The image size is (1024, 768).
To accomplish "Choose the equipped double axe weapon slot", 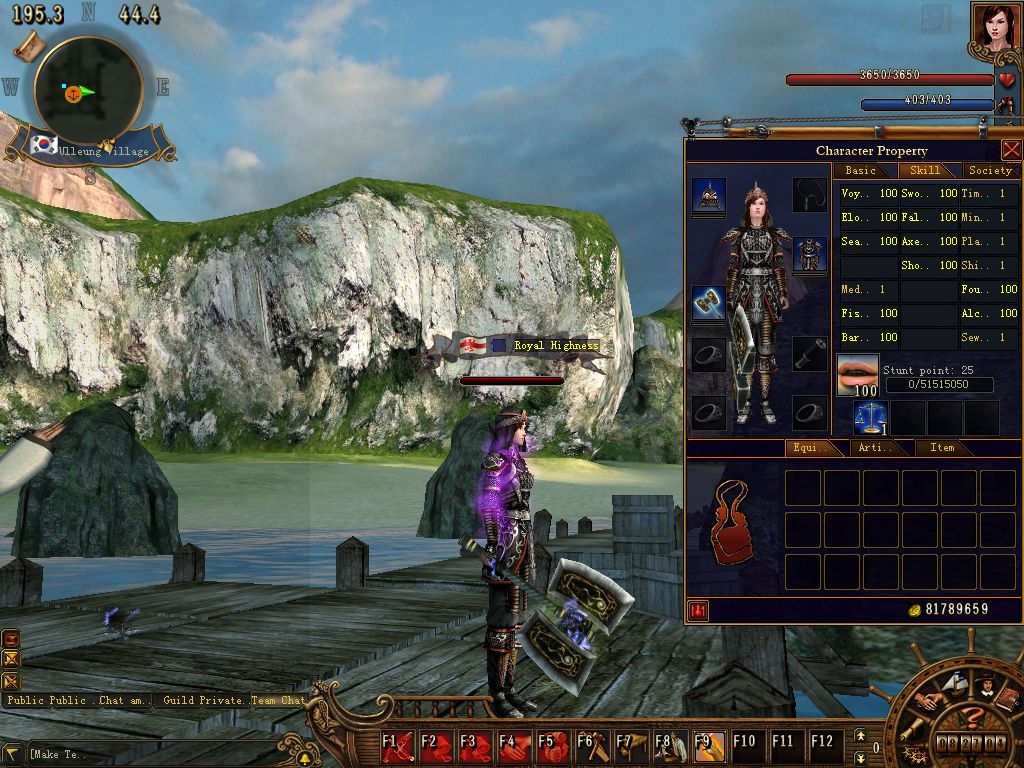I will (709, 304).
